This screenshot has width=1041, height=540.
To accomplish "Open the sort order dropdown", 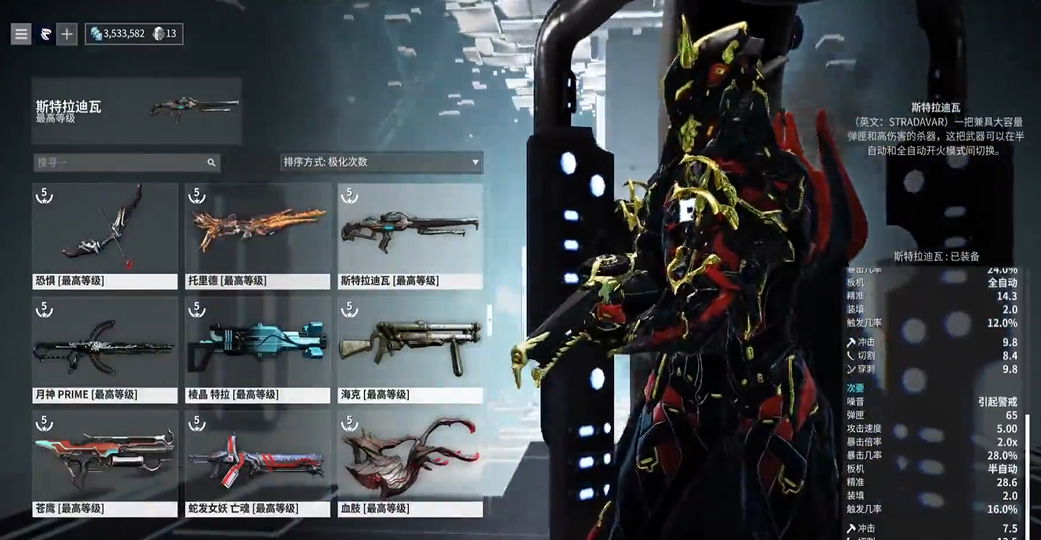I will tap(381, 162).
